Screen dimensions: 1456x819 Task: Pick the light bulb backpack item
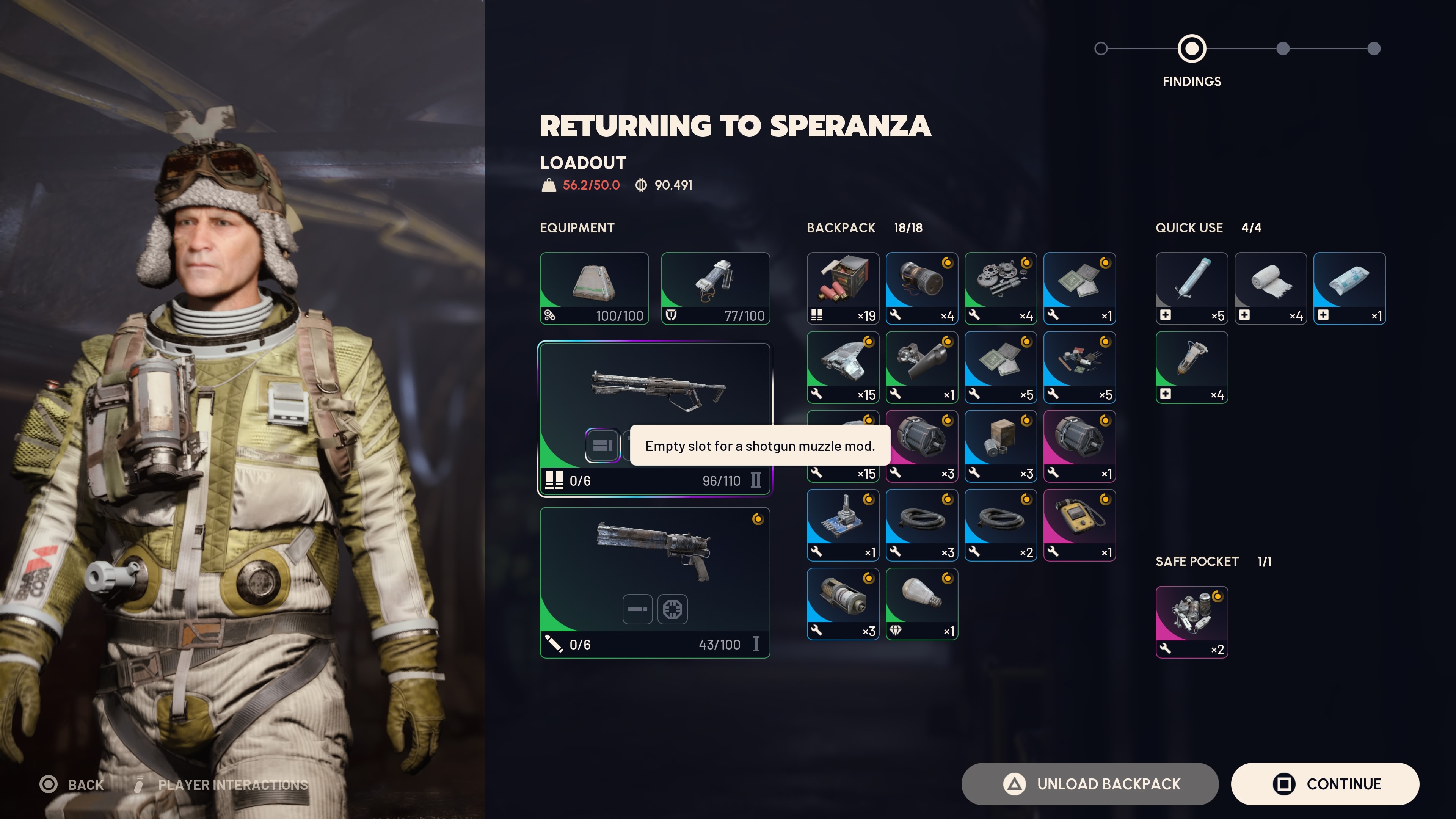(x=921, y=604)
